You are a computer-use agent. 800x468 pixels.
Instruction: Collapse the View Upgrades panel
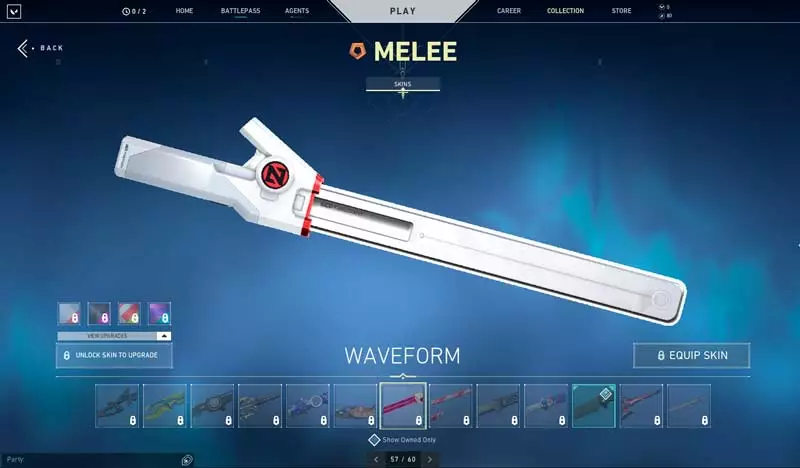point(164,336)
